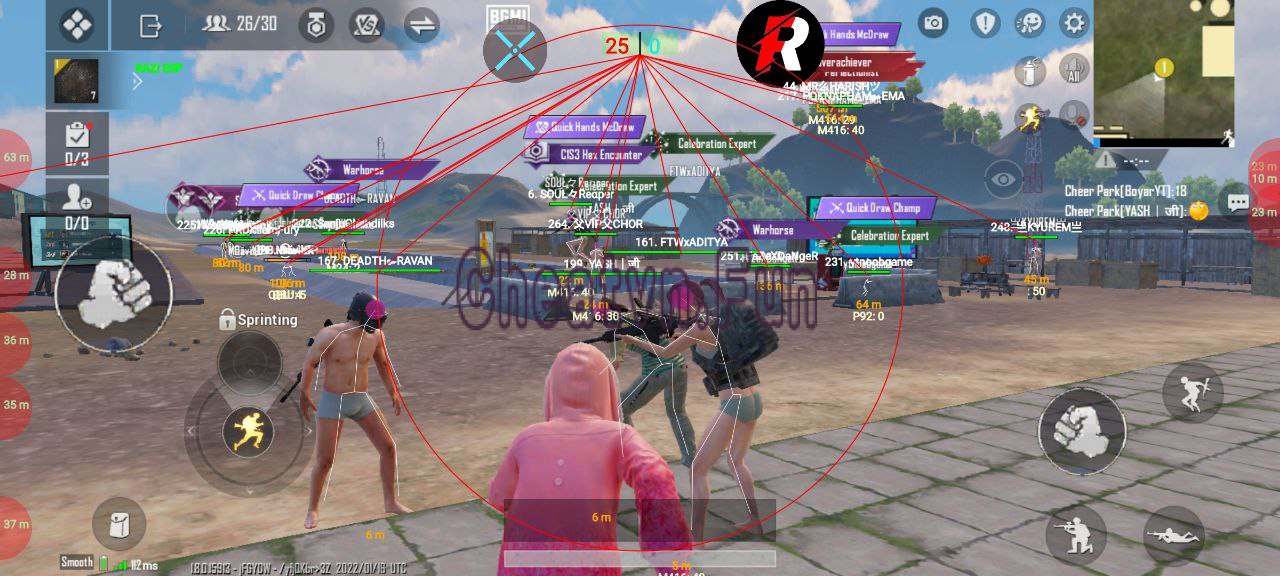
Task: Tap the VS mode icon
Action: point(369,24)
